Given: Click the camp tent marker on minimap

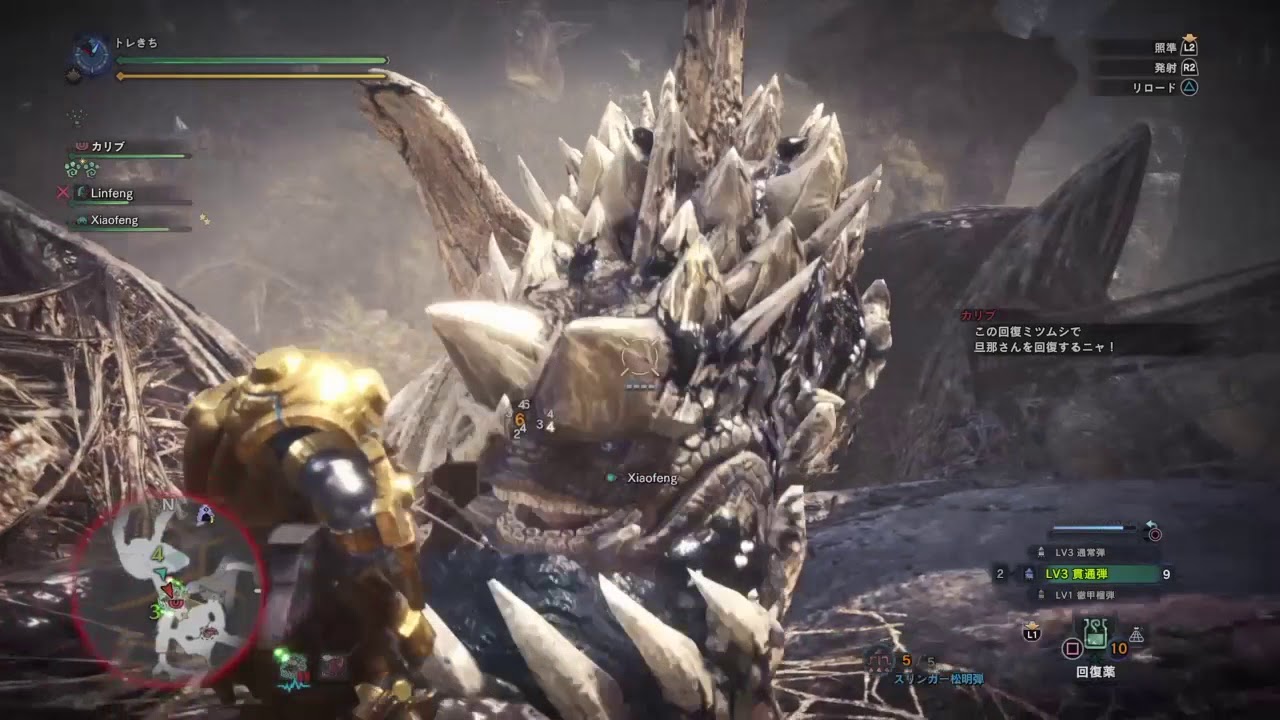Looking at the screenshot, I should tap(205, 515).
